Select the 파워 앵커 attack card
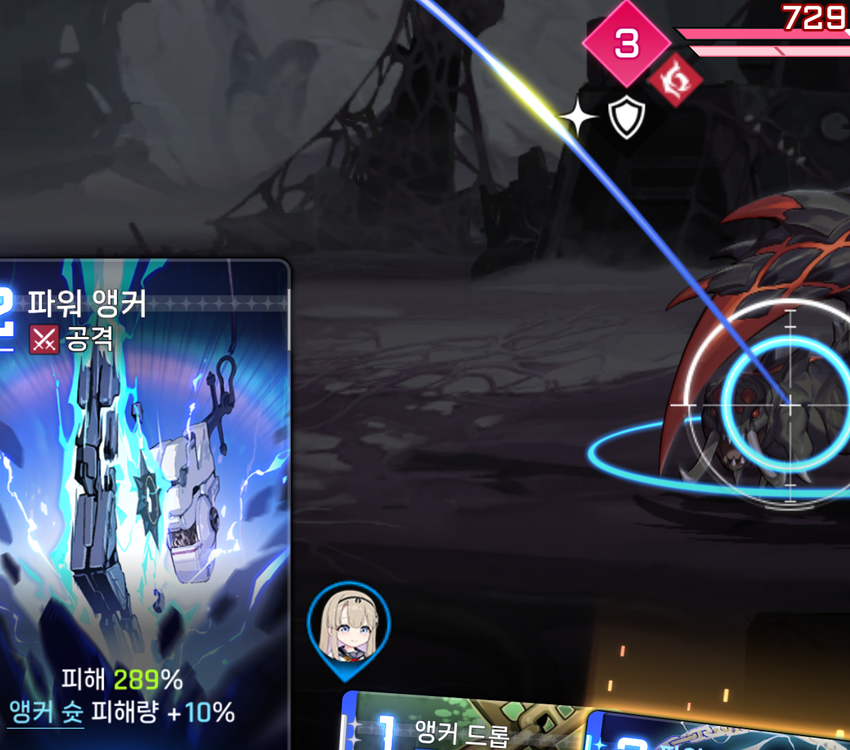The image size is (850, 750). pos(143,490)
